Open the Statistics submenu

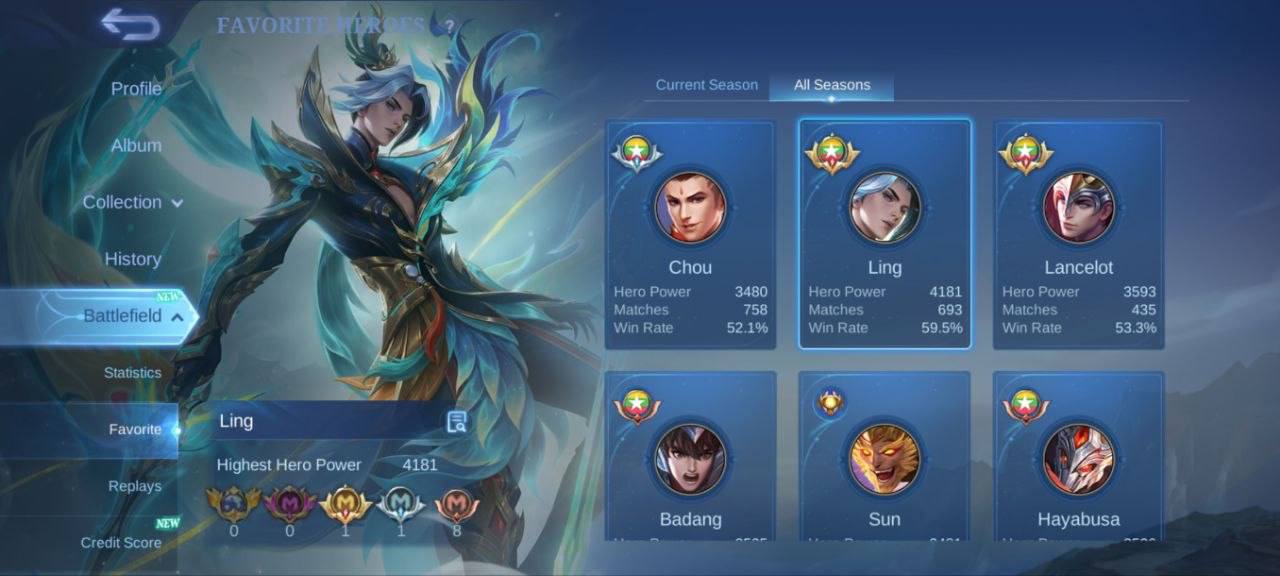click(x=132, y=373)
